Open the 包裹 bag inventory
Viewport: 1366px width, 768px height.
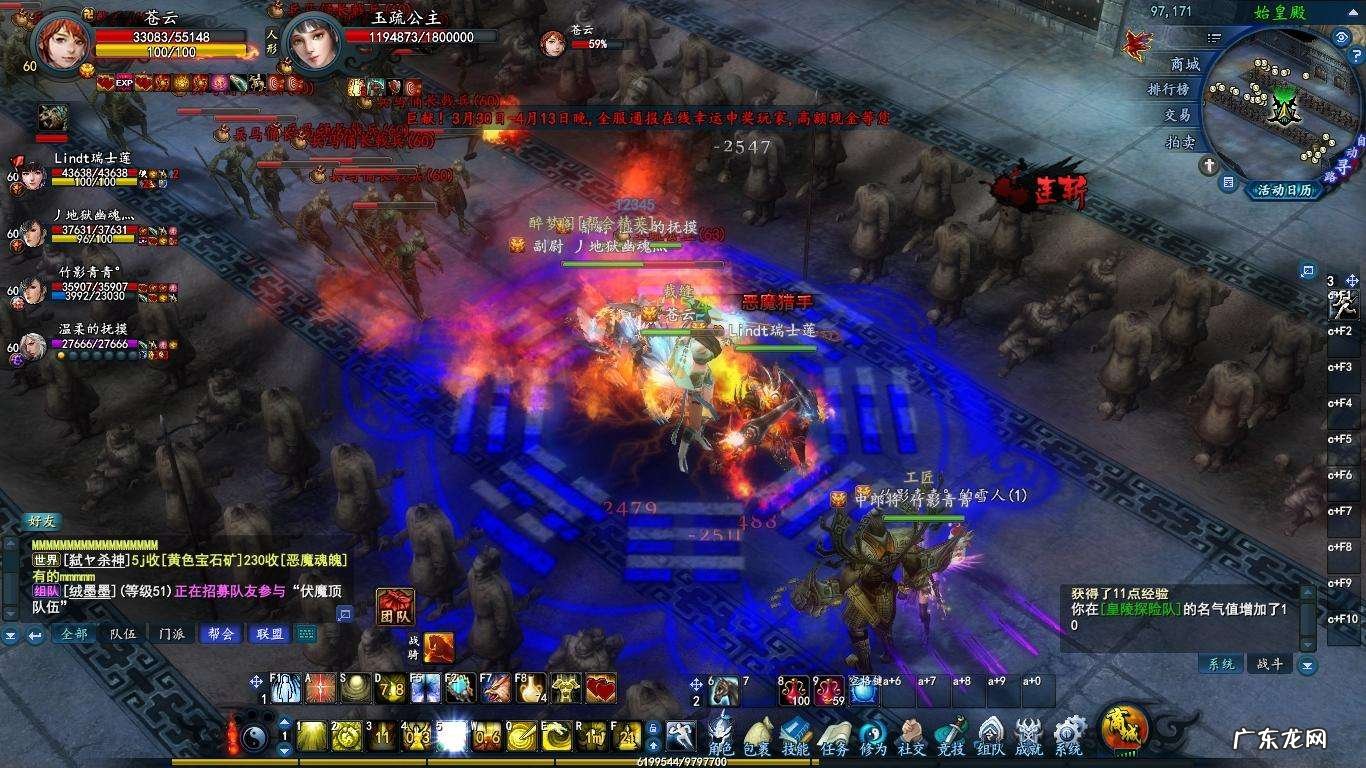(x=757, y=735)
